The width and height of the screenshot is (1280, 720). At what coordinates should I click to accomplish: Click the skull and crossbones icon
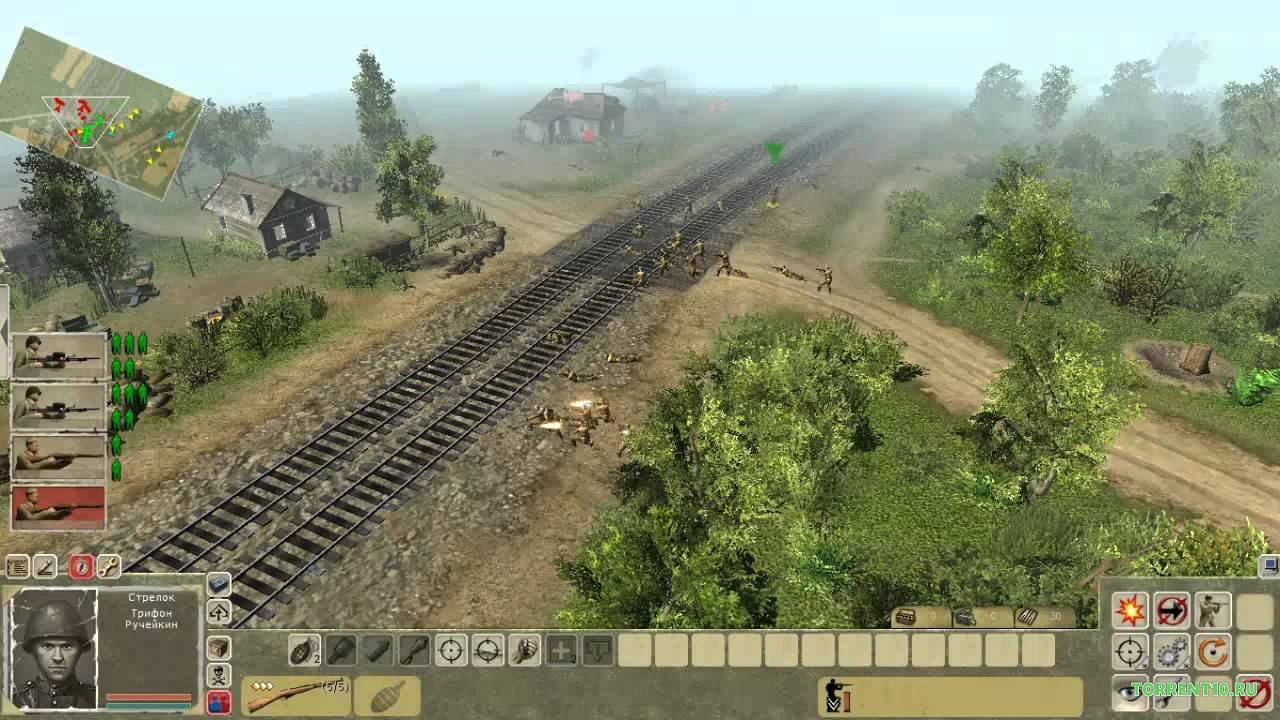pyautogui.click(x=218, y=676)
